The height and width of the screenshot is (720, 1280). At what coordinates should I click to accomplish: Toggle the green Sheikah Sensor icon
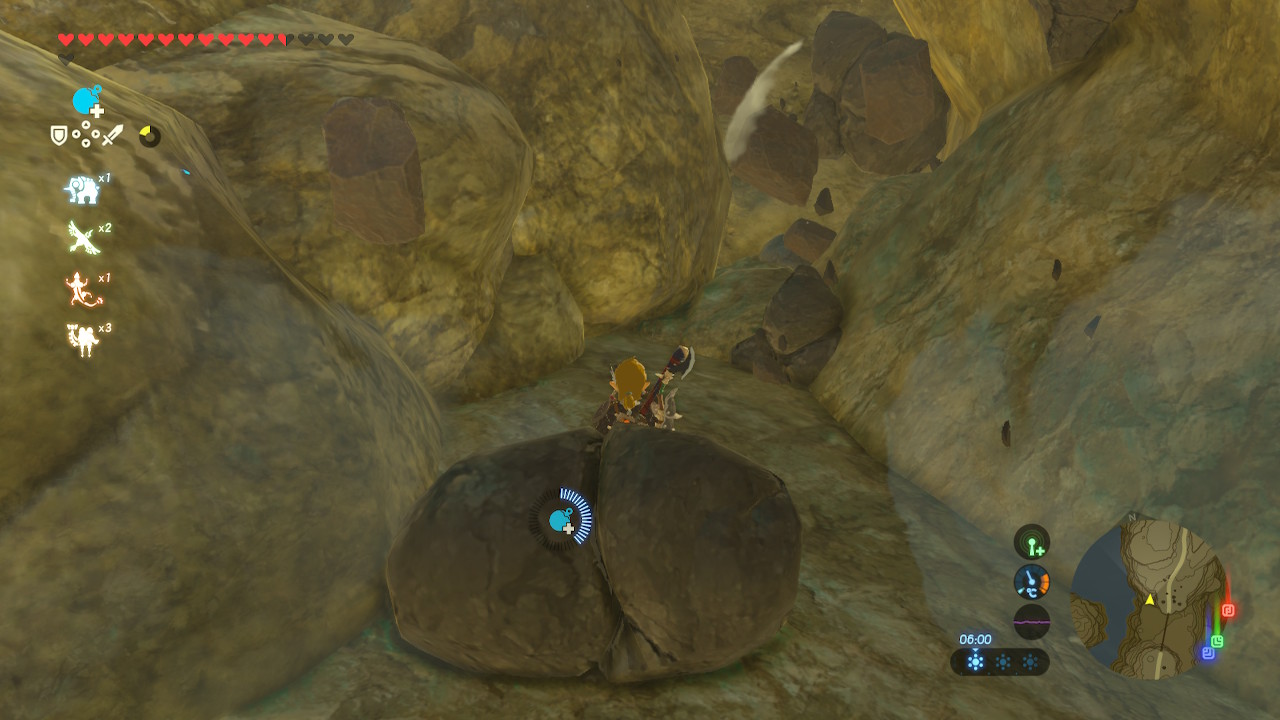pos(1031,542)
